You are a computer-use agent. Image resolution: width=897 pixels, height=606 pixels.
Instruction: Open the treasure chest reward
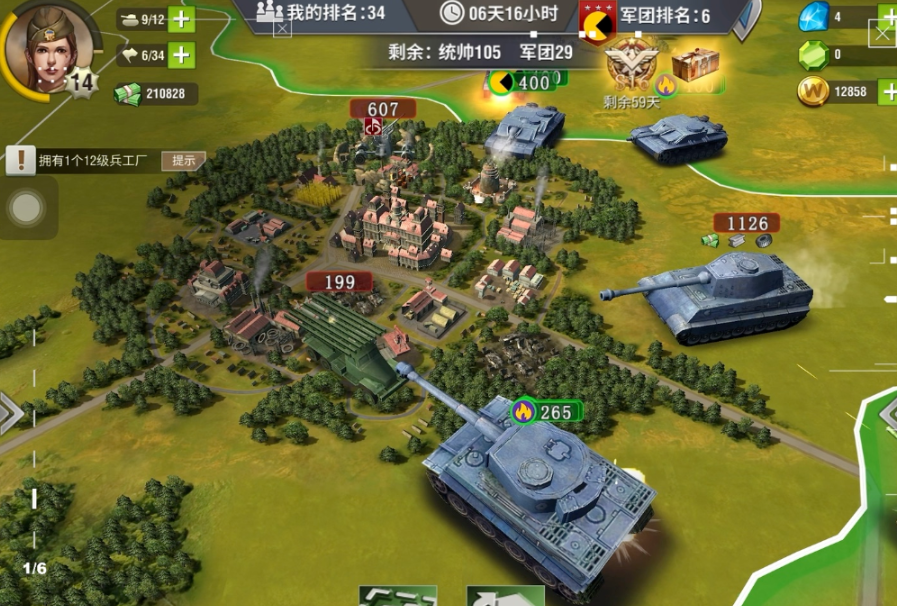(x=695, y=65)
